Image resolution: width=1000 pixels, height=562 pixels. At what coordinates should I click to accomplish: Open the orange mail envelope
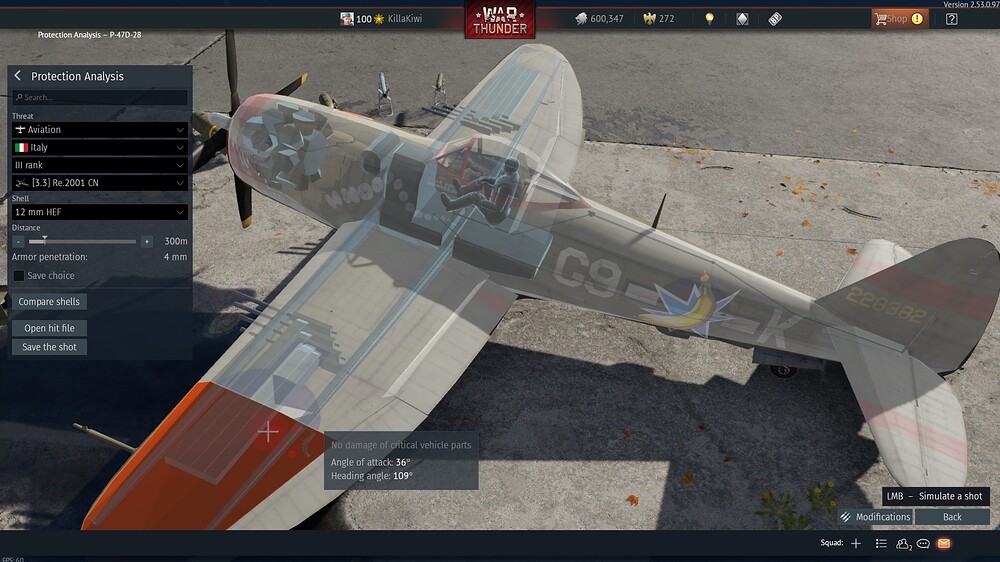[x=944, y=543]
